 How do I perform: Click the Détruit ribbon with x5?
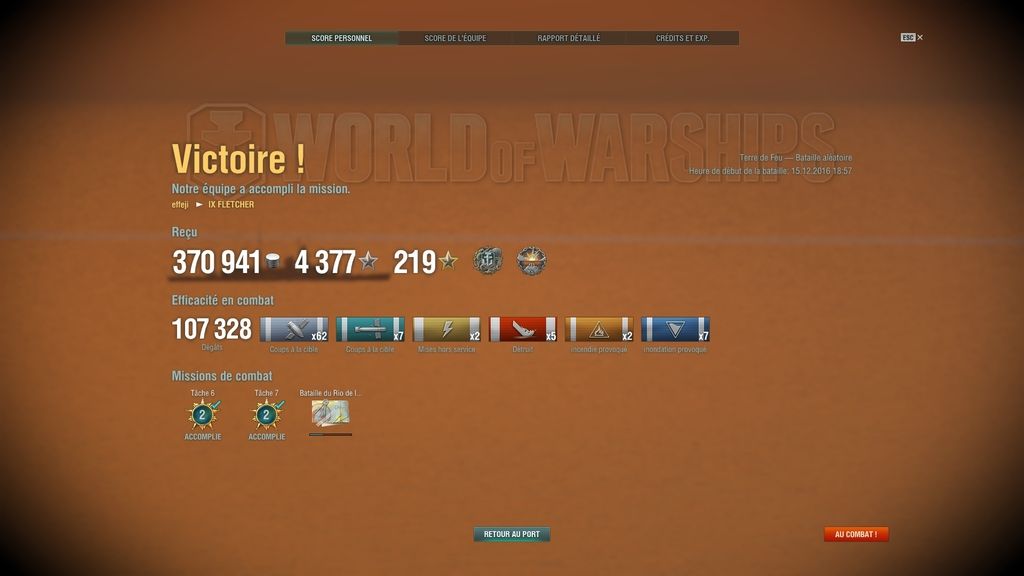(523, 330)
